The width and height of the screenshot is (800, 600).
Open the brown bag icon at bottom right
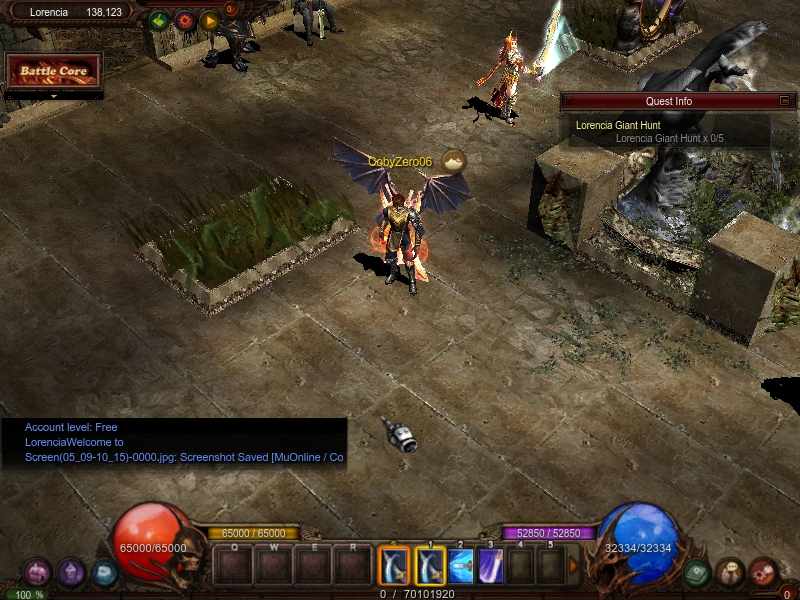coord(730,572)
